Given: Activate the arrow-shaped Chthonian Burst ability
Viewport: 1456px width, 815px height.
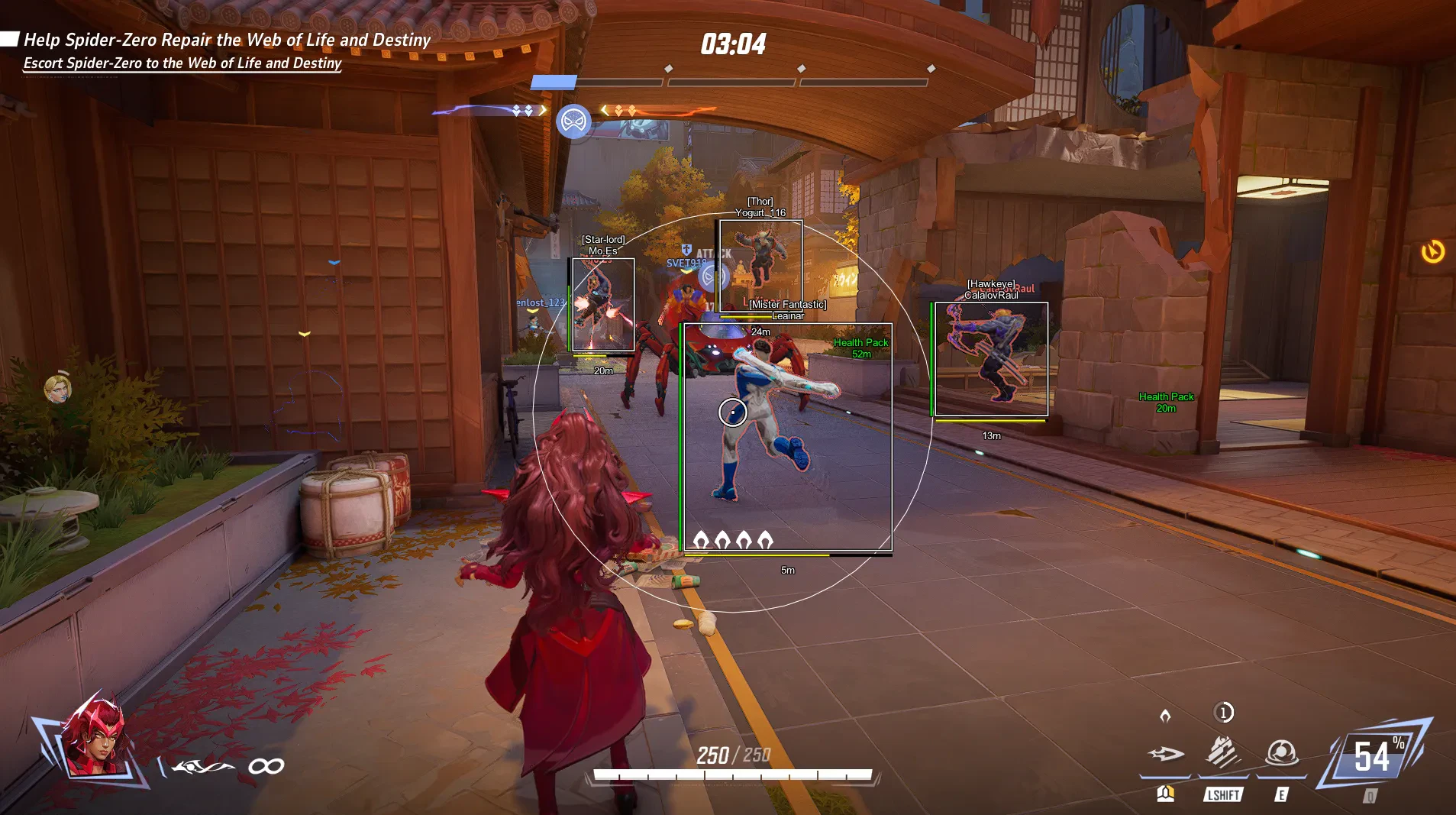Looking at the screenshot, I should point(1165,755).
